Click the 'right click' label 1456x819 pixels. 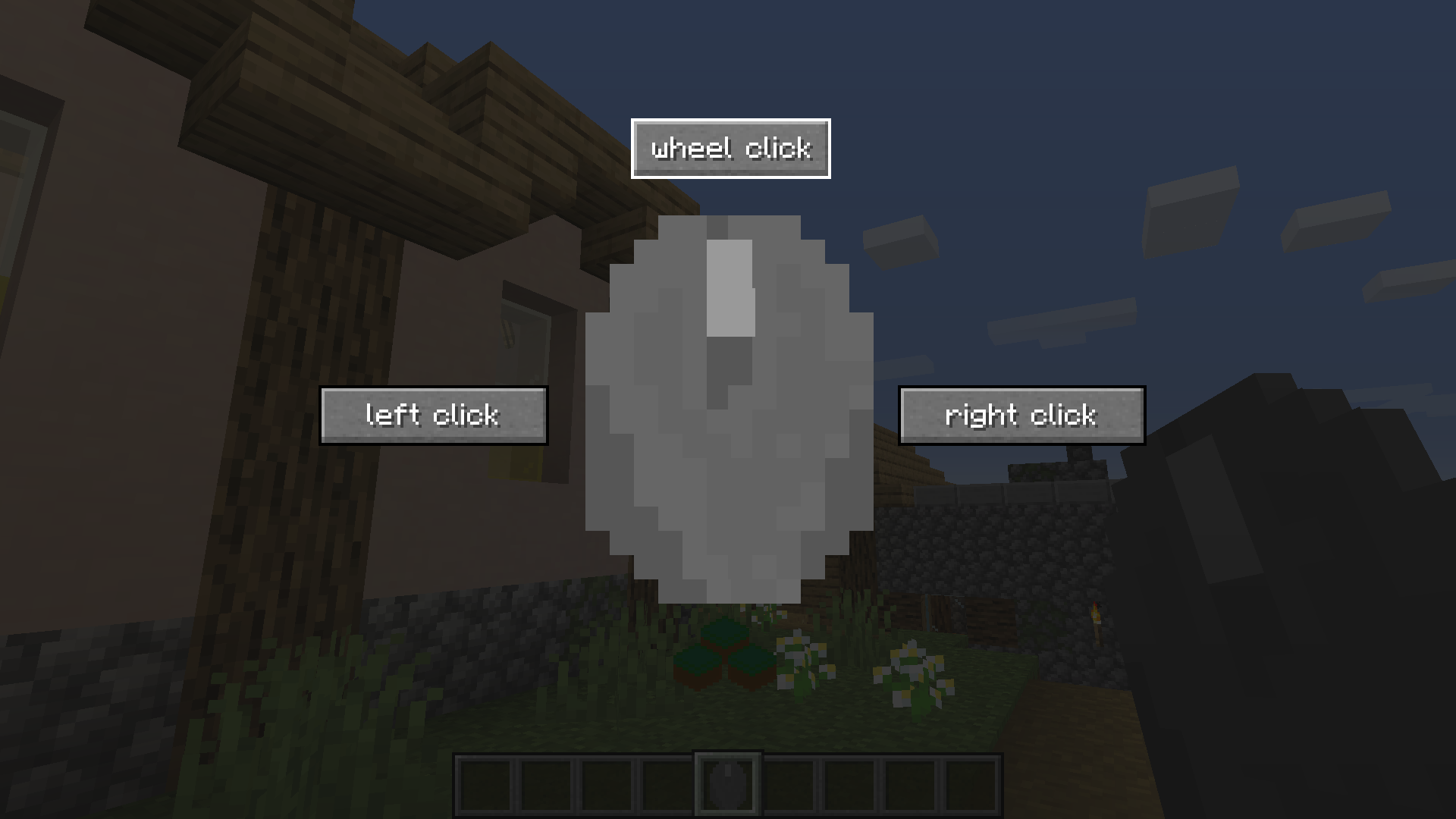[1021, 416]
